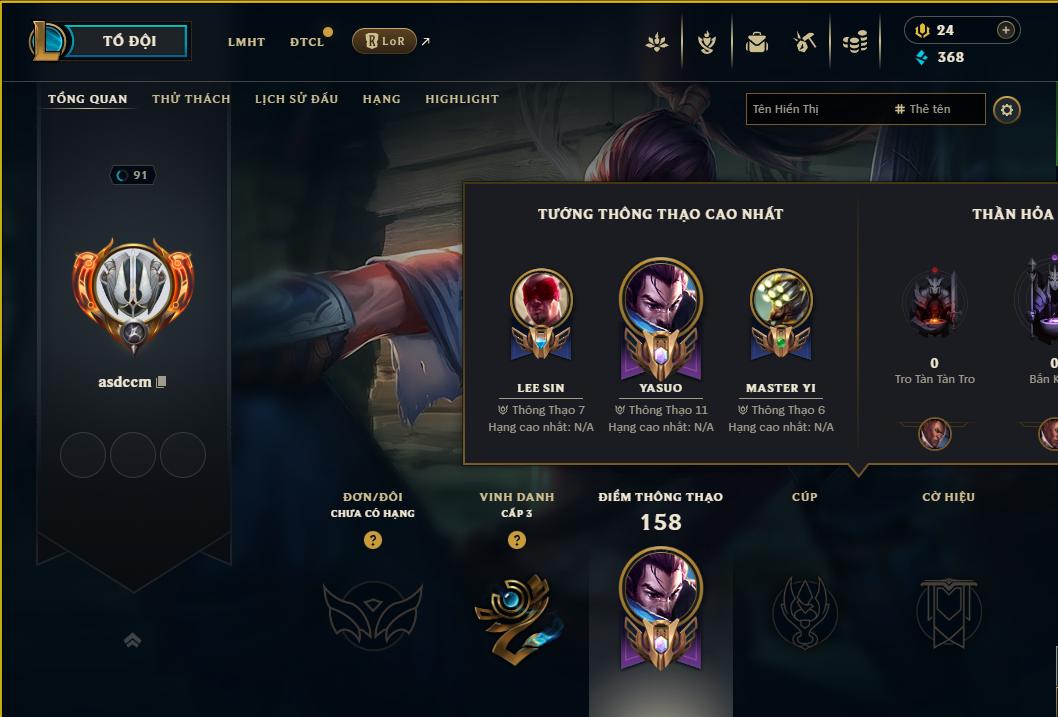Copy the asdccm summoner name

coord(161,382)
